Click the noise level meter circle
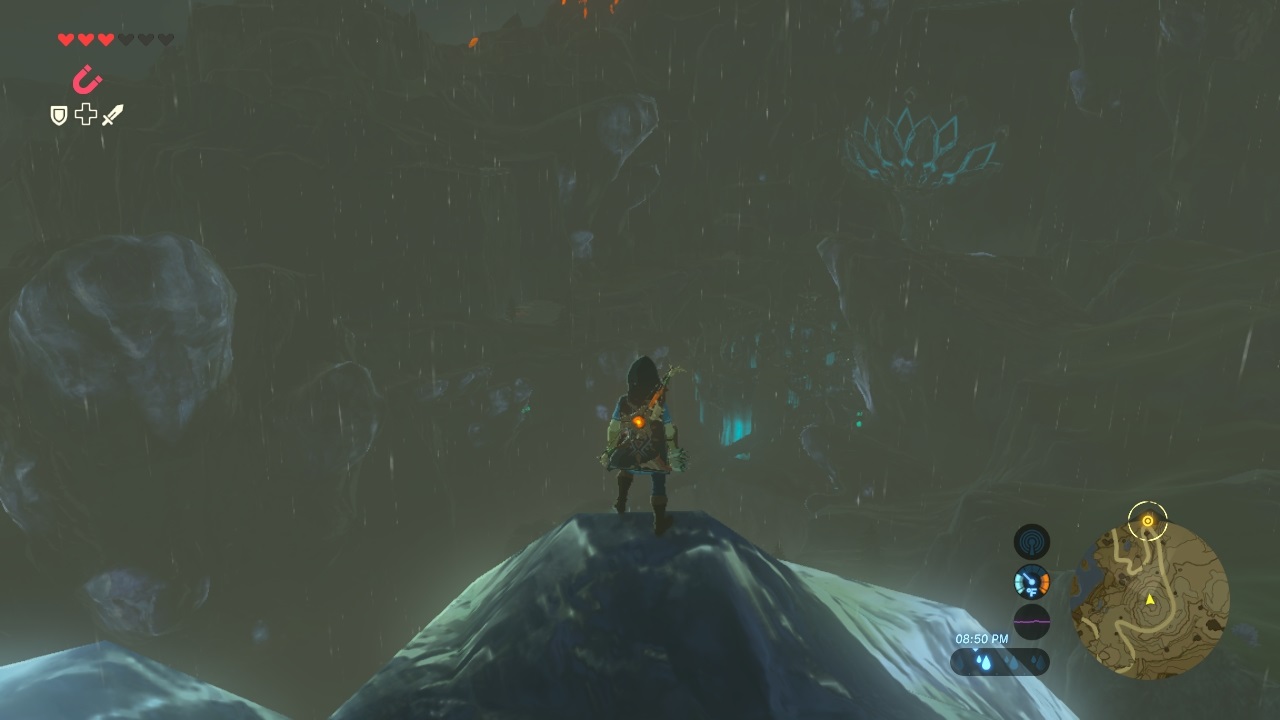 (x=1031, y=621)
